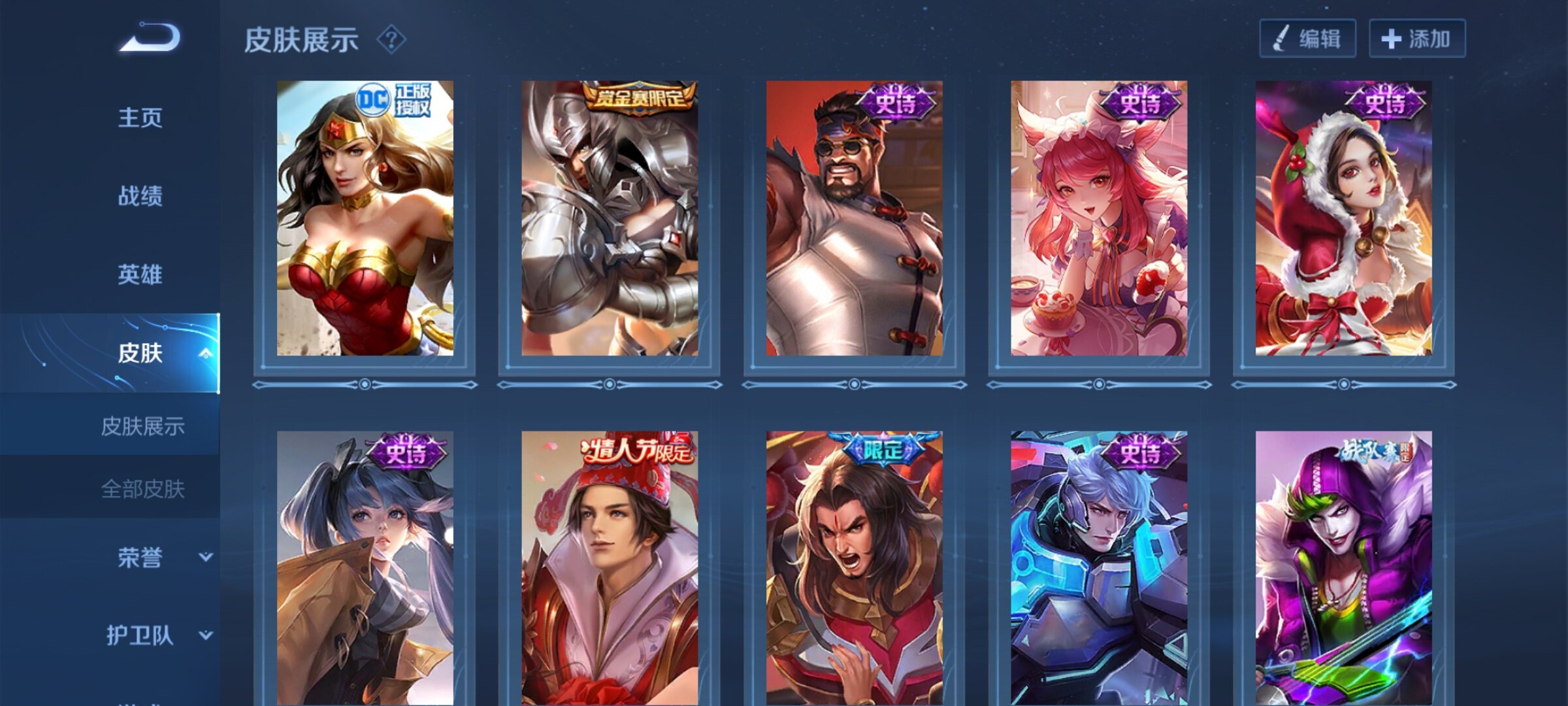Screen dimensions: 1568x706
Task: Click the 编辑 edit button
Action: [x=1307, y=39]
